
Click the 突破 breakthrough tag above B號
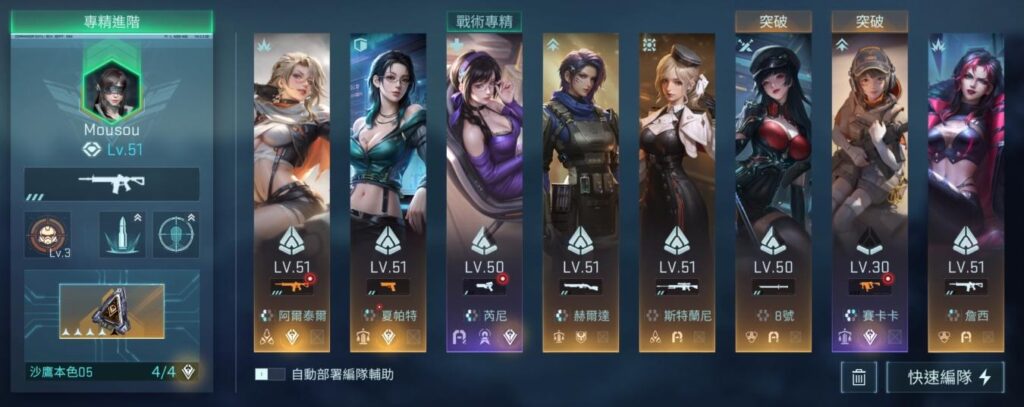click(x=773, y=21)
